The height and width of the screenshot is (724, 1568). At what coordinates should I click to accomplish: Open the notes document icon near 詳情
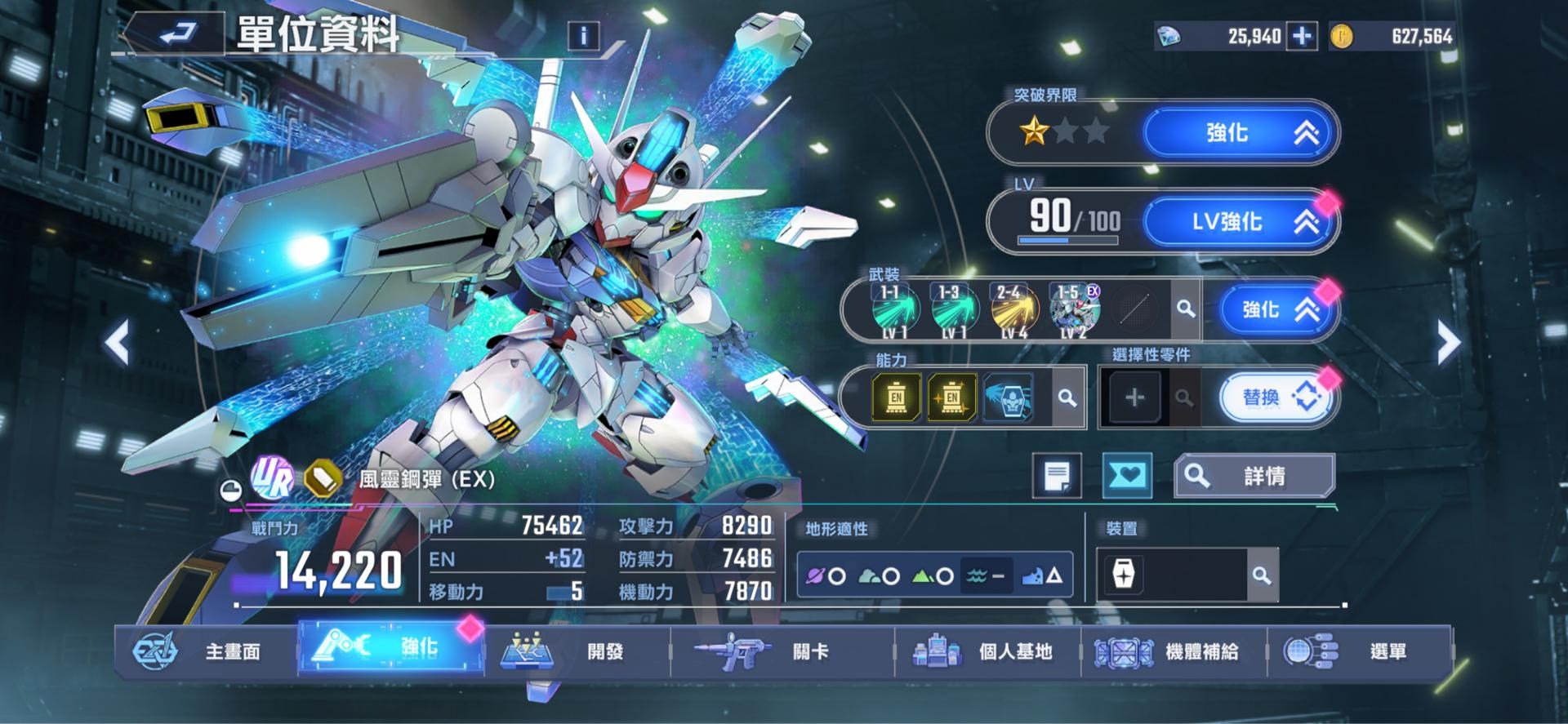click(x=1059, y=476)
